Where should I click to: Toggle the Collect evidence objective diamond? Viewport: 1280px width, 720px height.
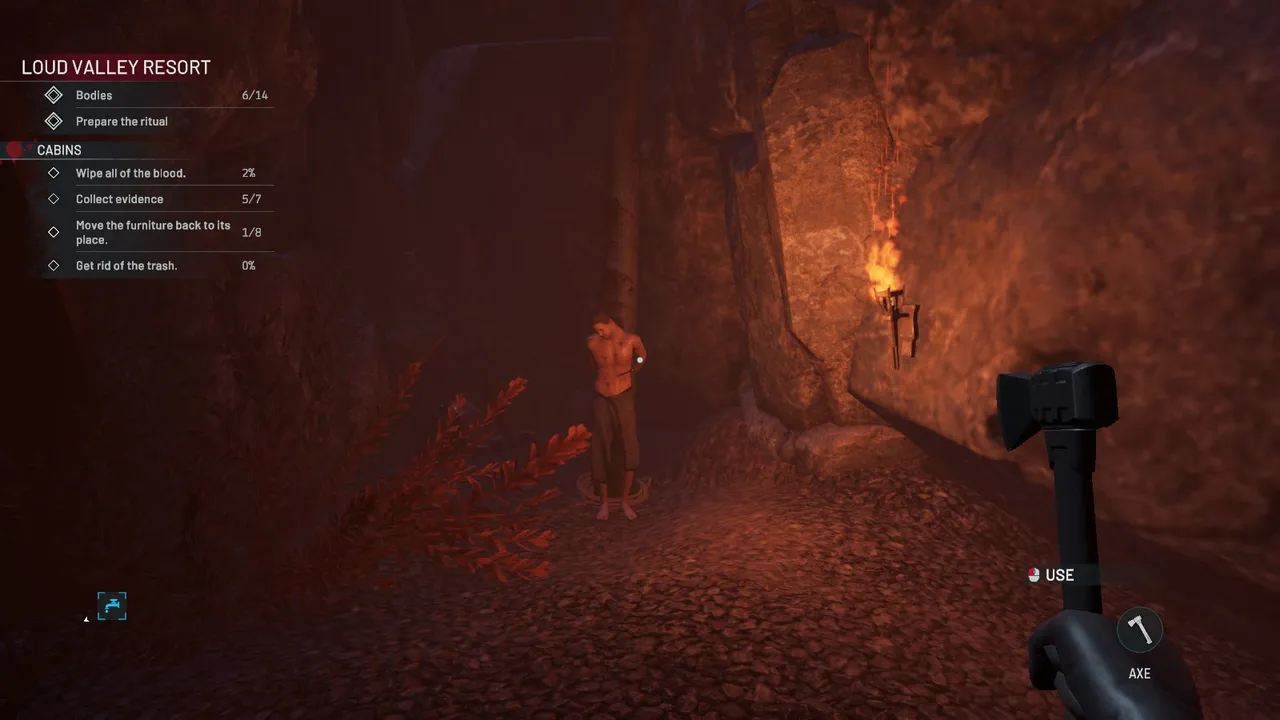point(55,199)
